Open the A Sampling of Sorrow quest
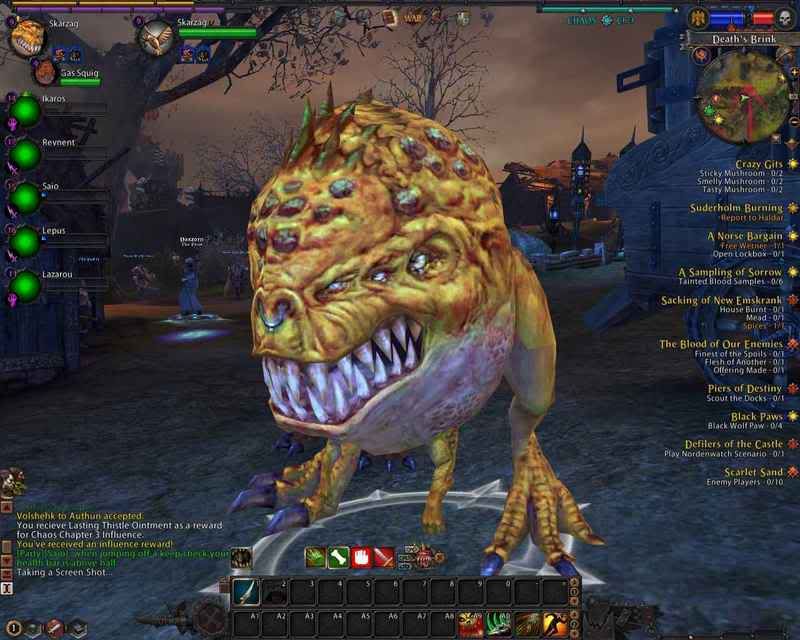The width and height of the screenshot is (800, 640). click(x=731, y=272)
